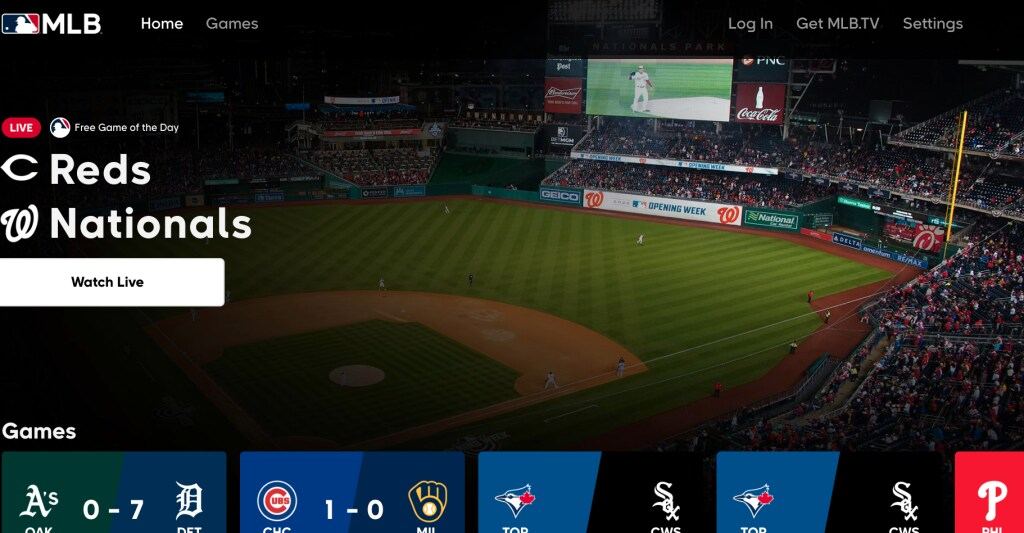1024x533 pixels.
Task: Select the OAK vs DET game card
Action: click(114, 493)
